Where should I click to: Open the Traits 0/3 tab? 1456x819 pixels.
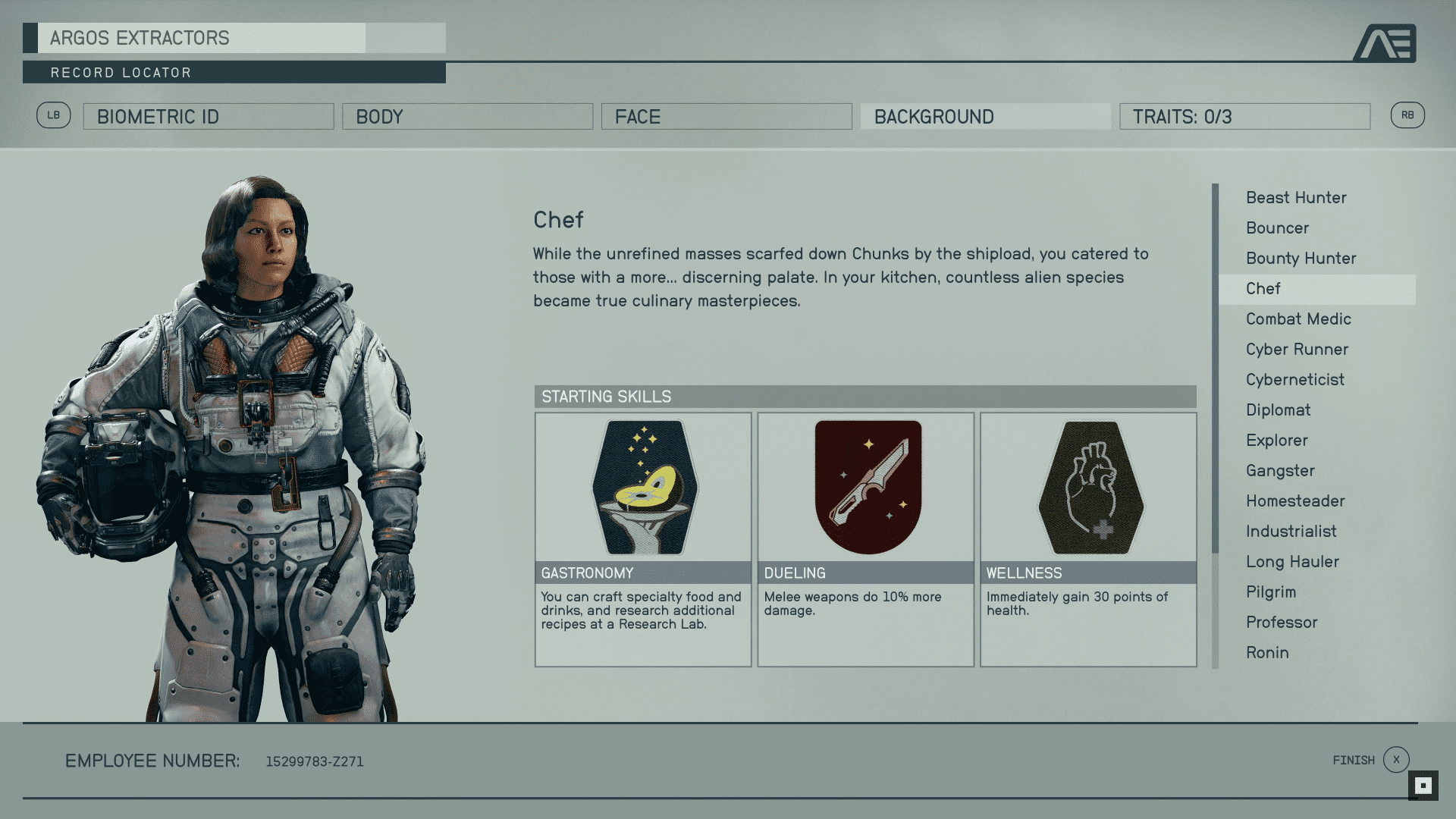pos(1244,117)
